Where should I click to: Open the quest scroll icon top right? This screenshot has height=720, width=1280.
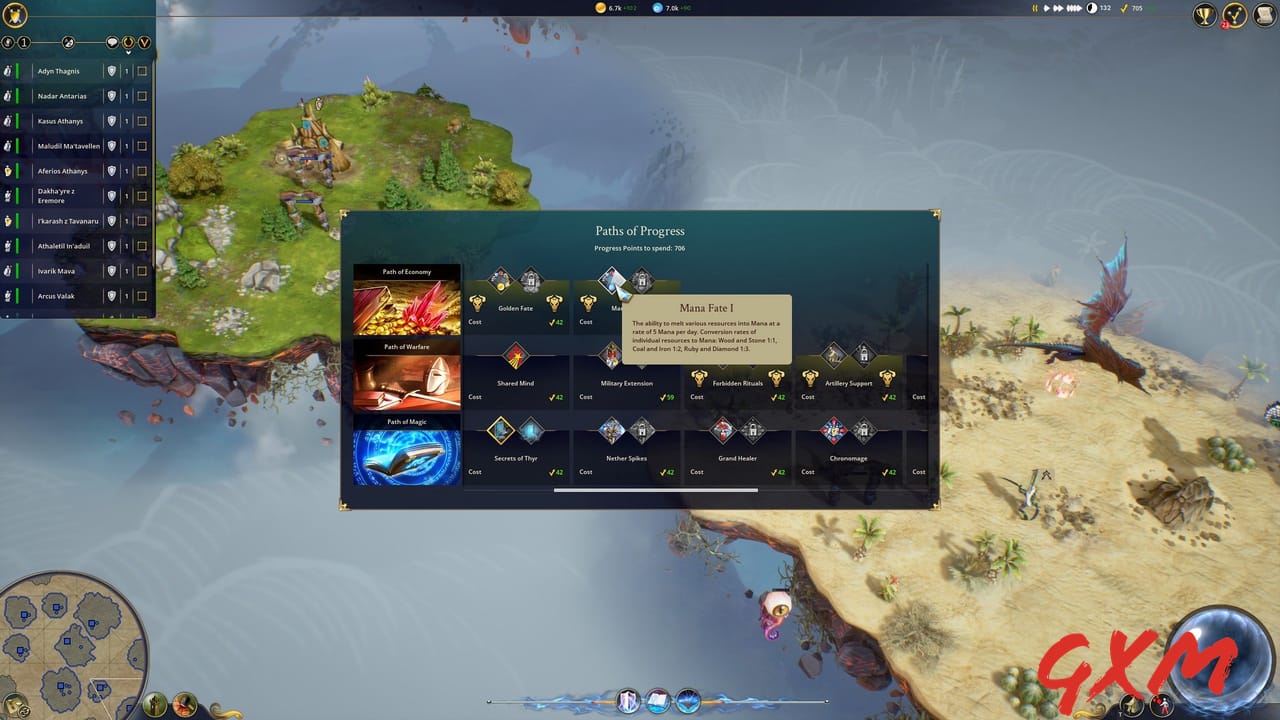(x=1265, y=16)
